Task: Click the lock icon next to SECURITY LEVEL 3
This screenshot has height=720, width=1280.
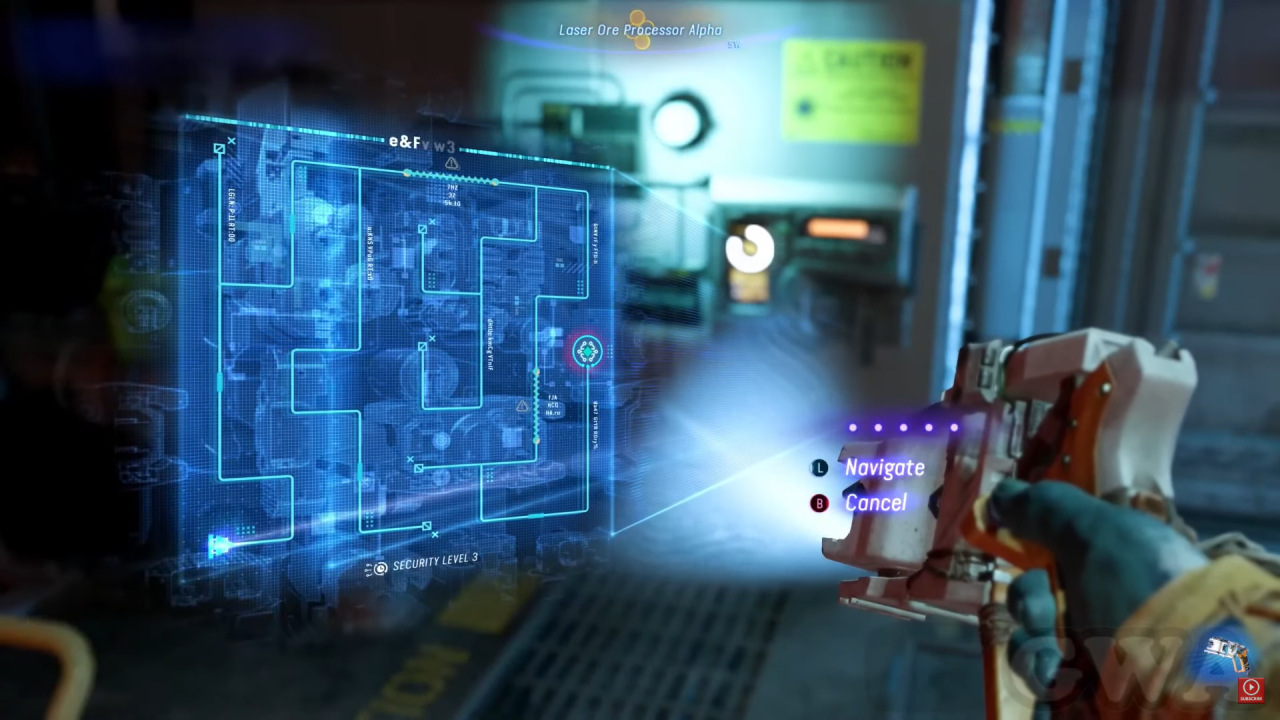Action: [379, 568]
